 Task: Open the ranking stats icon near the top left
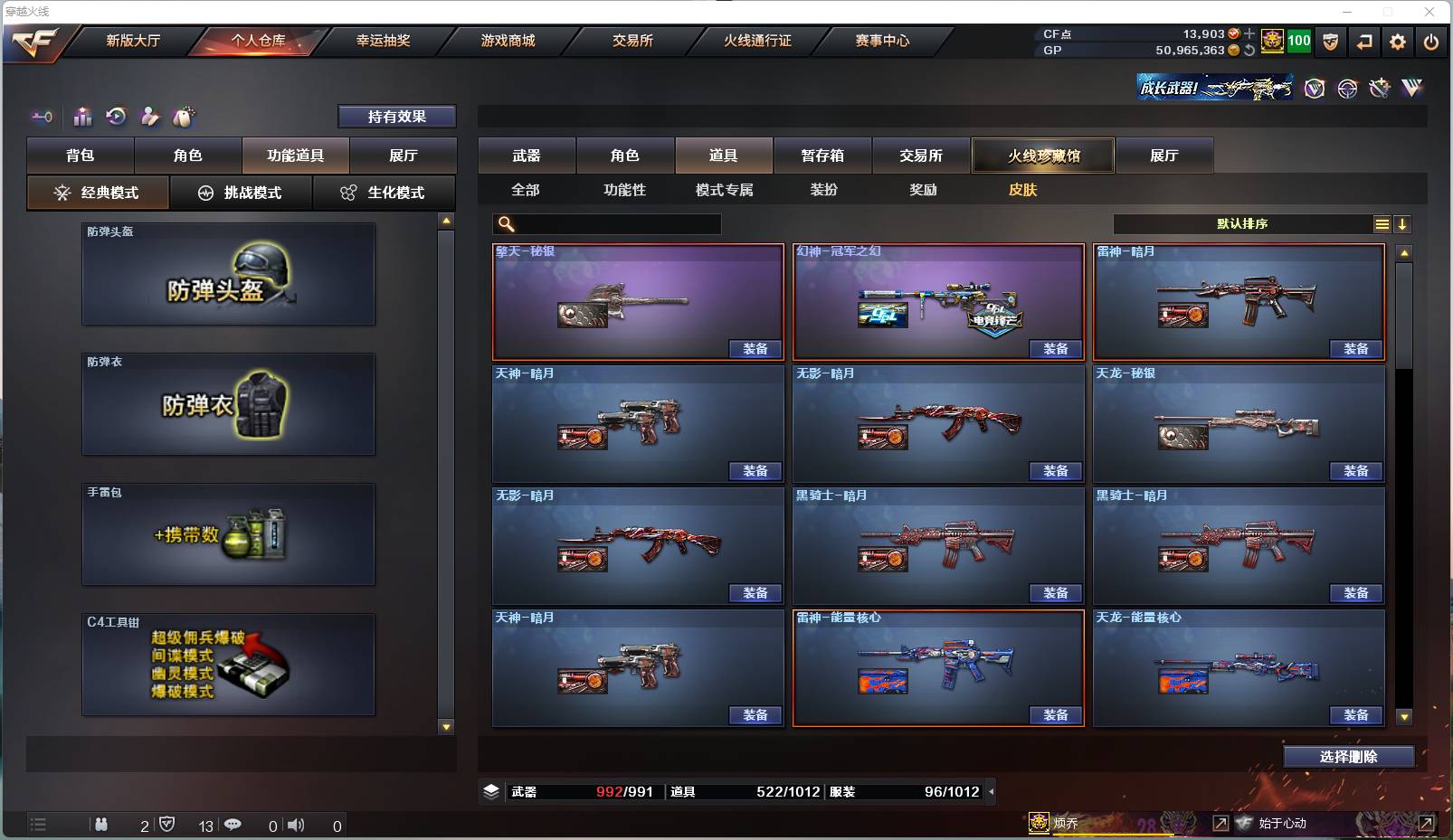pyautogui.click(x=82, y=117)
